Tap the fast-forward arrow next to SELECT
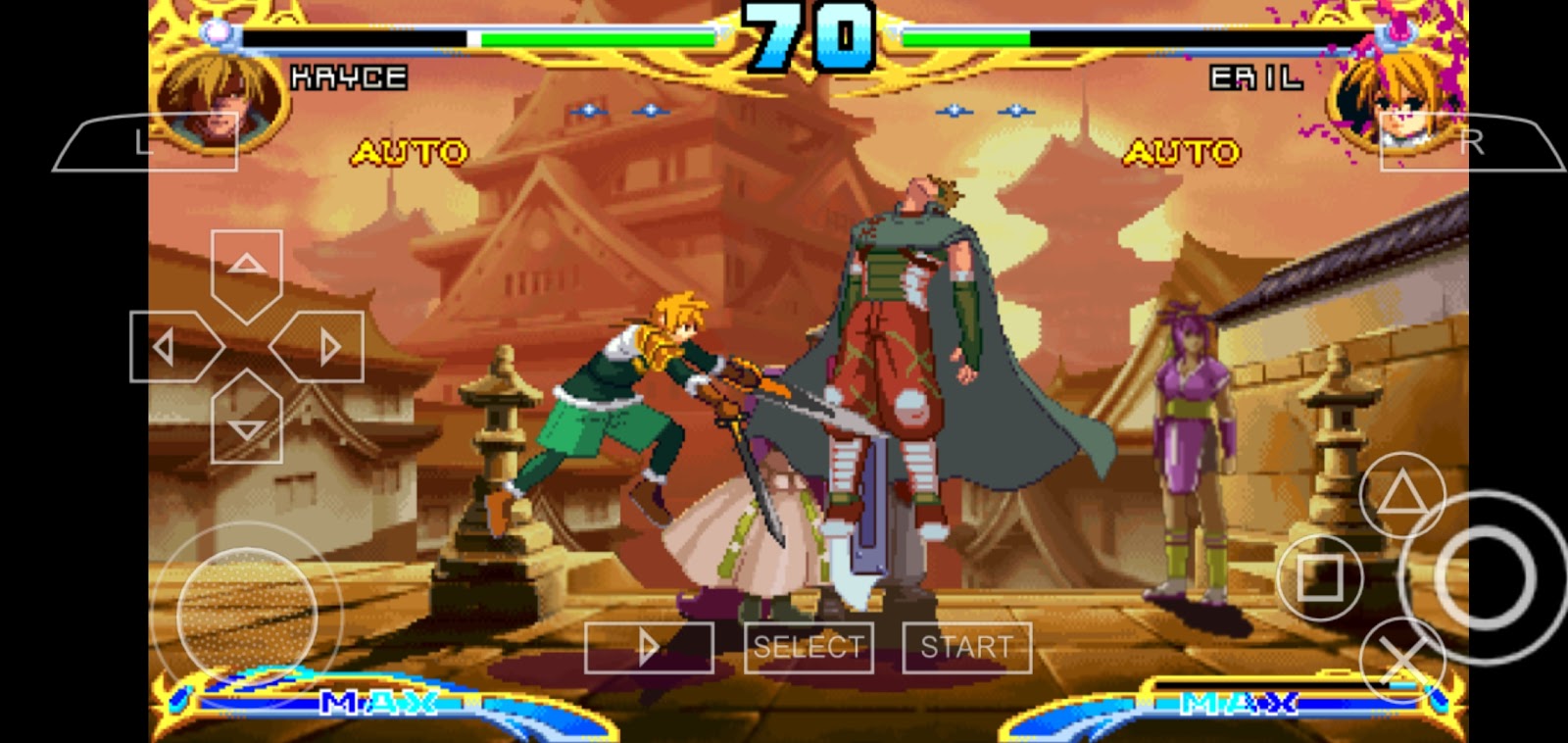The image size is (1568, 743). [648, 646]
